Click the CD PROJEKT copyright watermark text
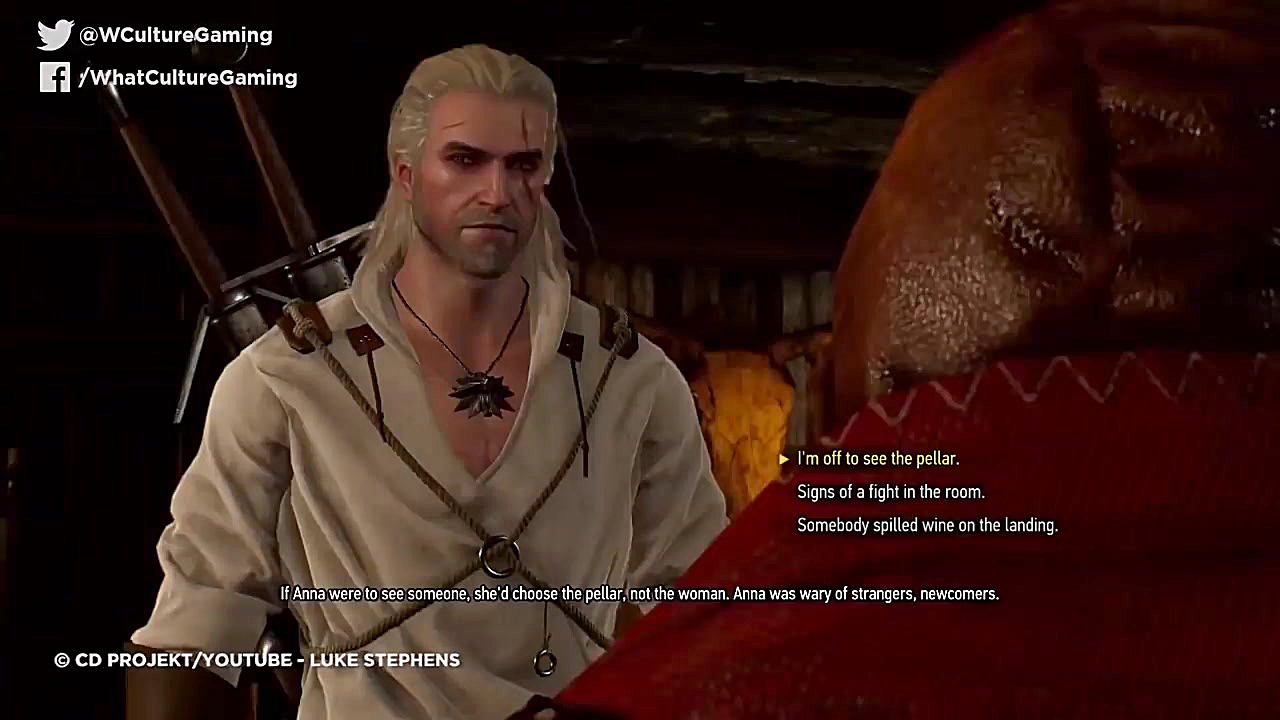 click(x=255, y=660)
